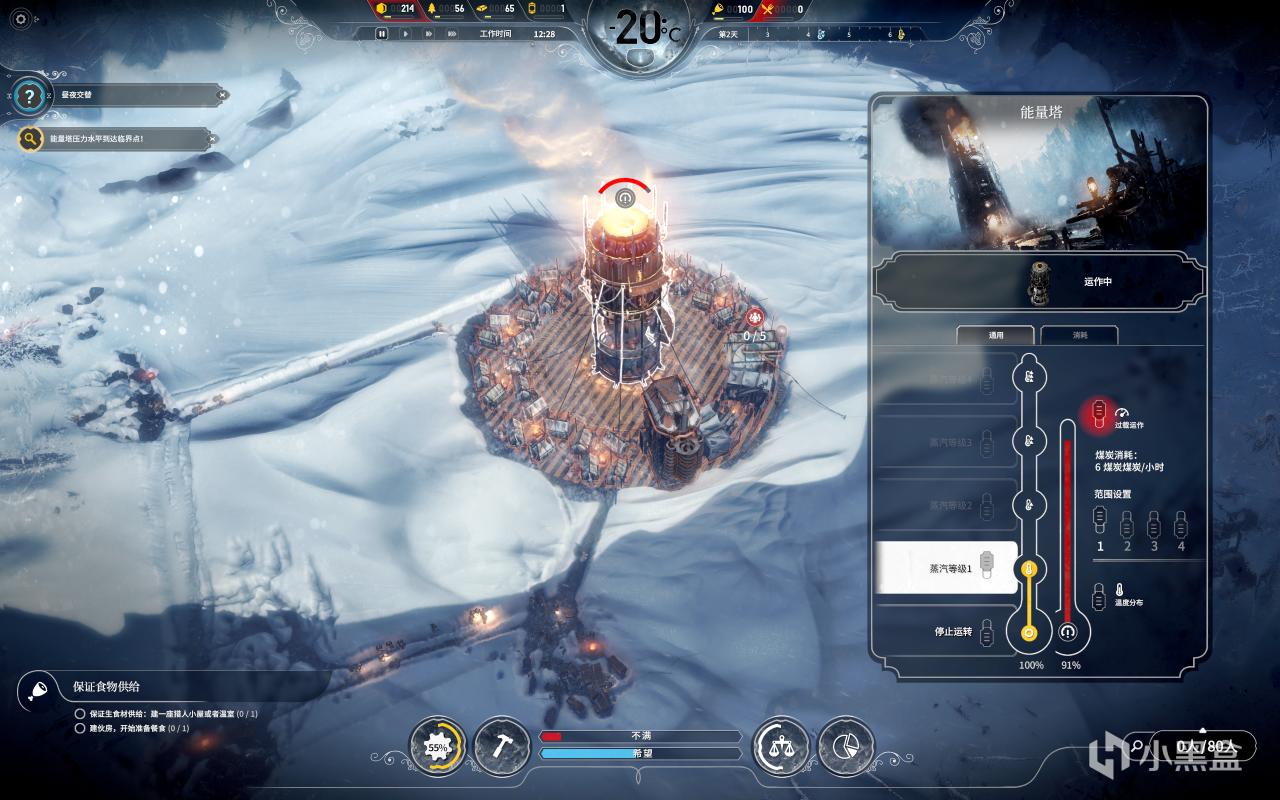
Task: Set game speed to double fast-forward
Action: [x=428, y=33]
